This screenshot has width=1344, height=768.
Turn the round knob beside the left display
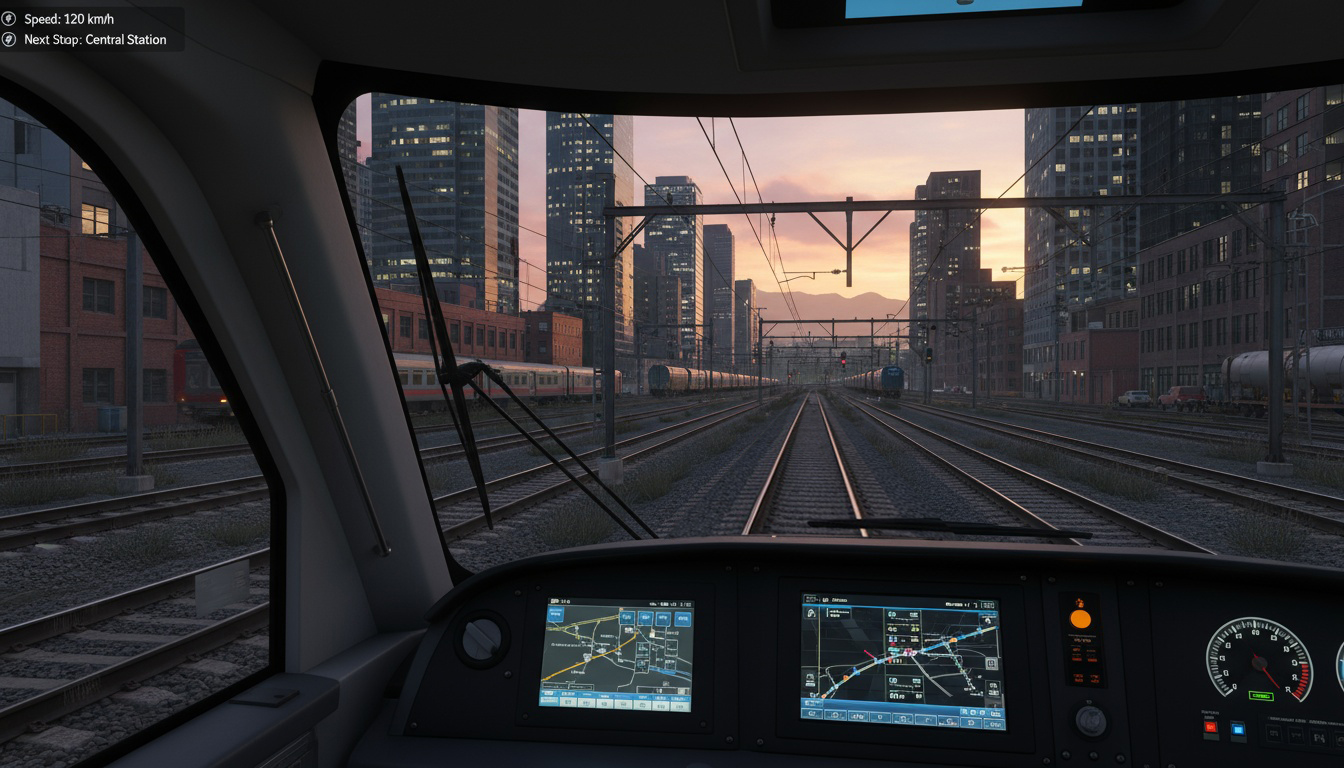(481, 637)
